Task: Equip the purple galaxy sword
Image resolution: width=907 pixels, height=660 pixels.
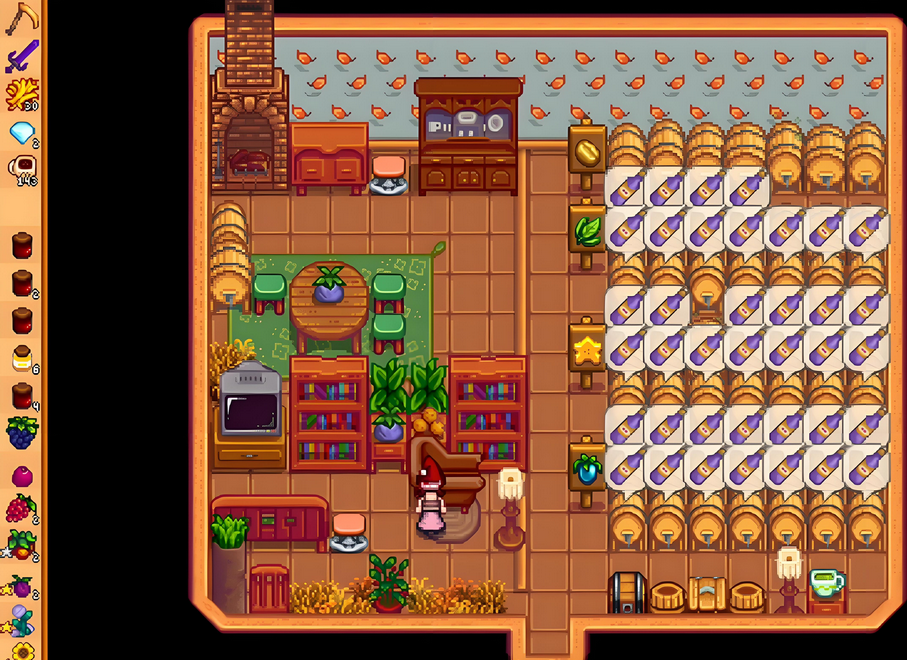Action: point(21,56)
